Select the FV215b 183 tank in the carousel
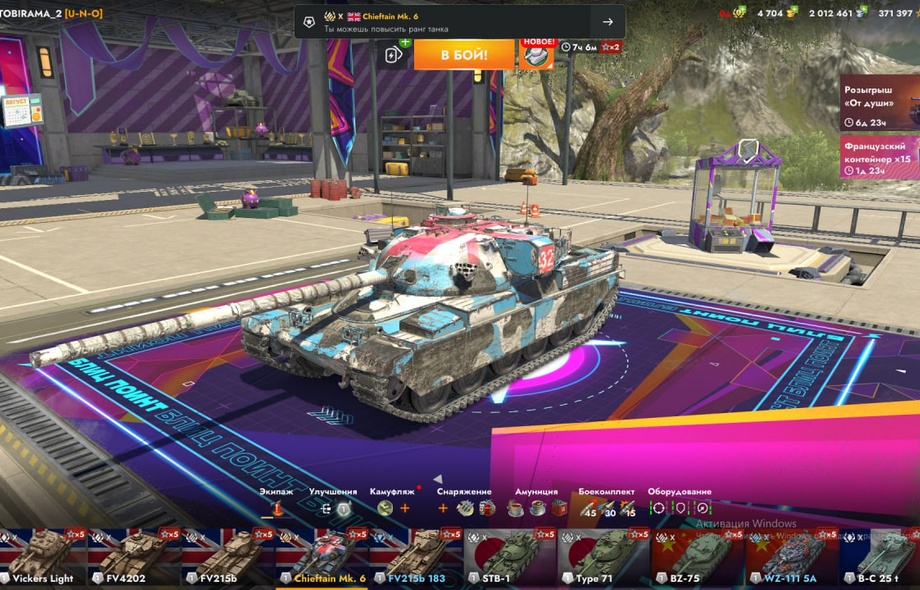The height and width of the screenshot is (590, 920). pyautogui.click(x=416, y=558)
